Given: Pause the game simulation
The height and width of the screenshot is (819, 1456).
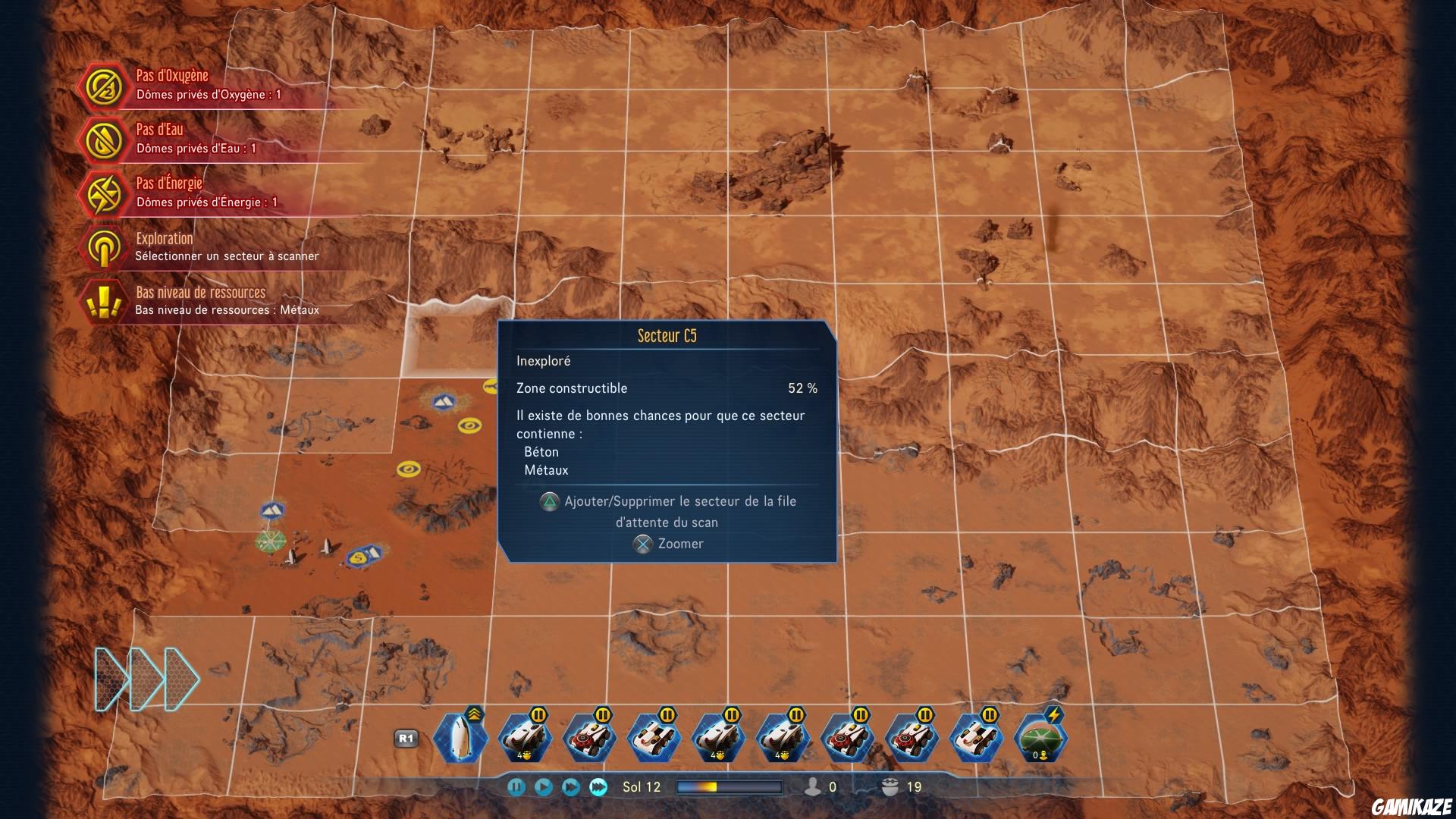Looking at the screenshot, I should (x=516, y=787).
